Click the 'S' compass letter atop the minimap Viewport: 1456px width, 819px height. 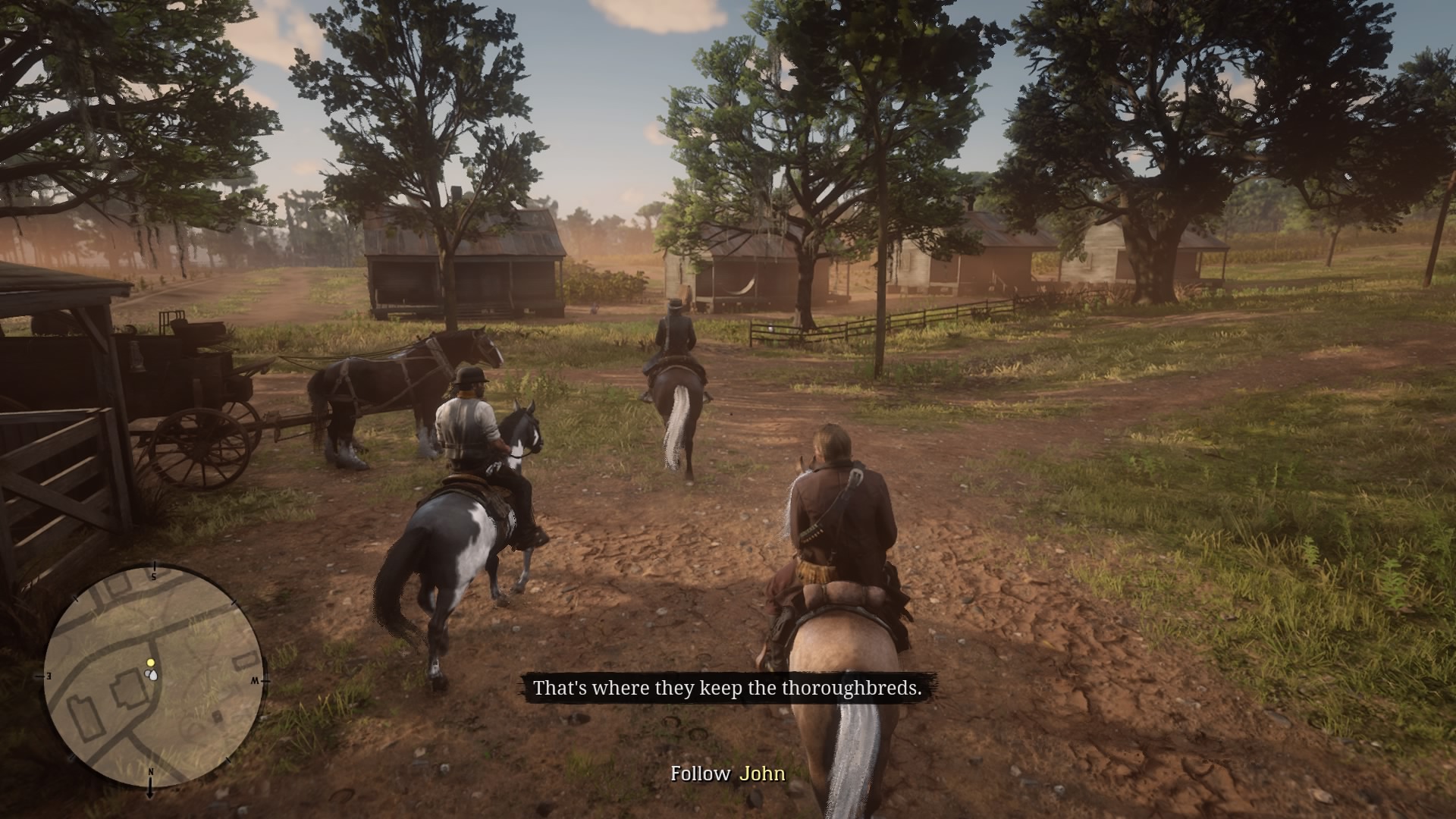point(152,576)
